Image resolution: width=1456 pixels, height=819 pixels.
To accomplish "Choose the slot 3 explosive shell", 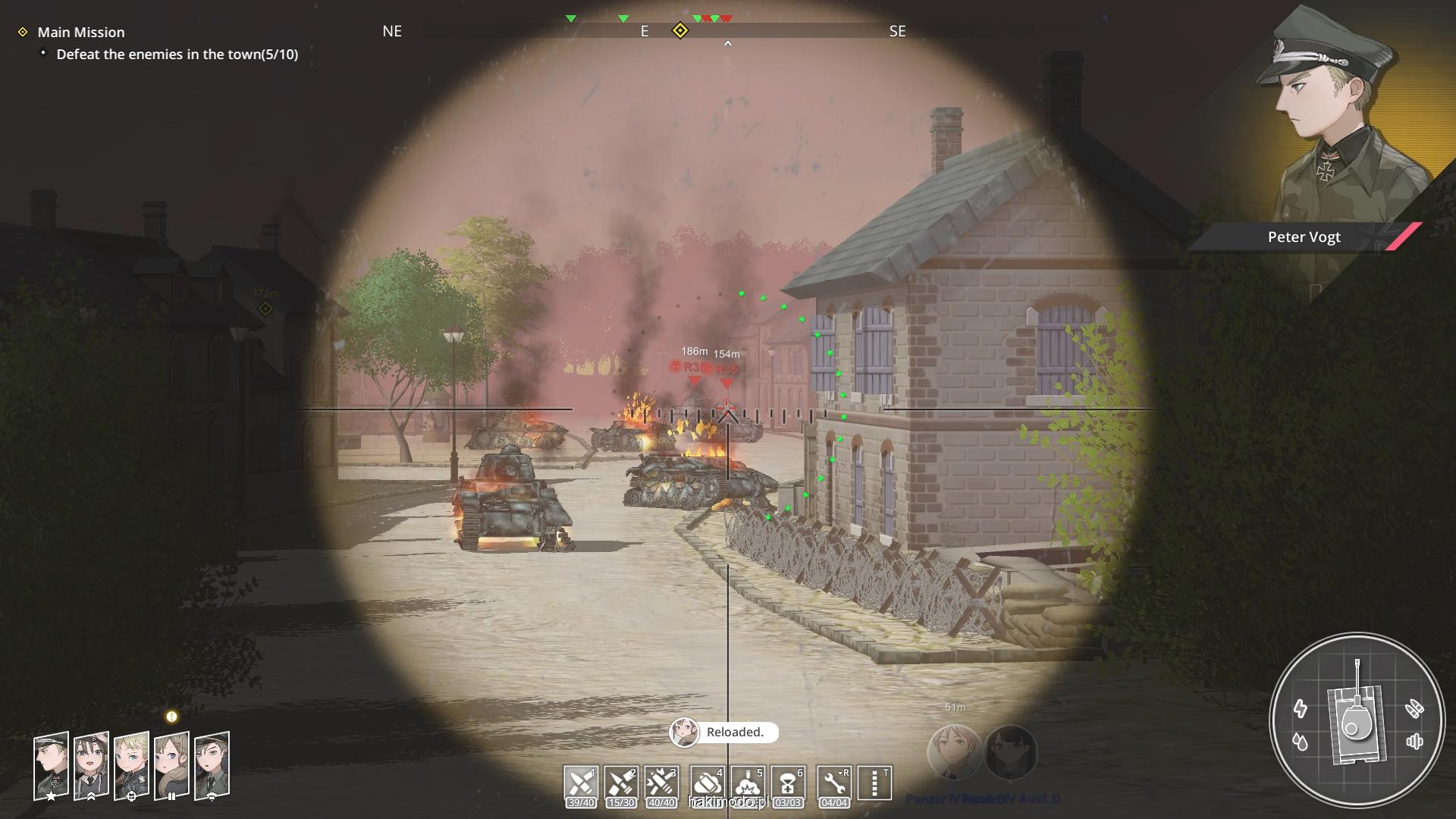I will click(661, 784).
